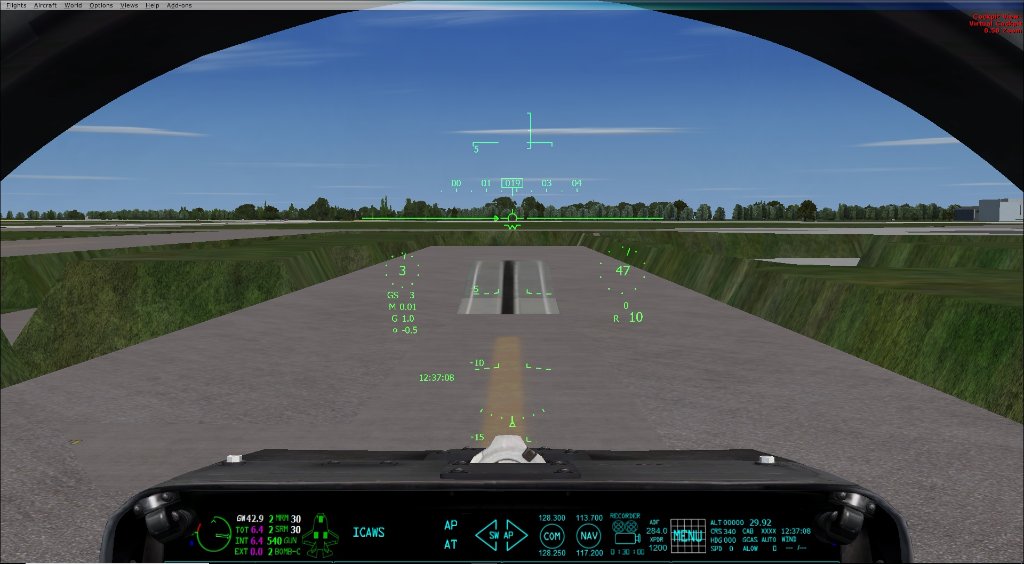Open the Add-ons menu

(x=179, y=5)
